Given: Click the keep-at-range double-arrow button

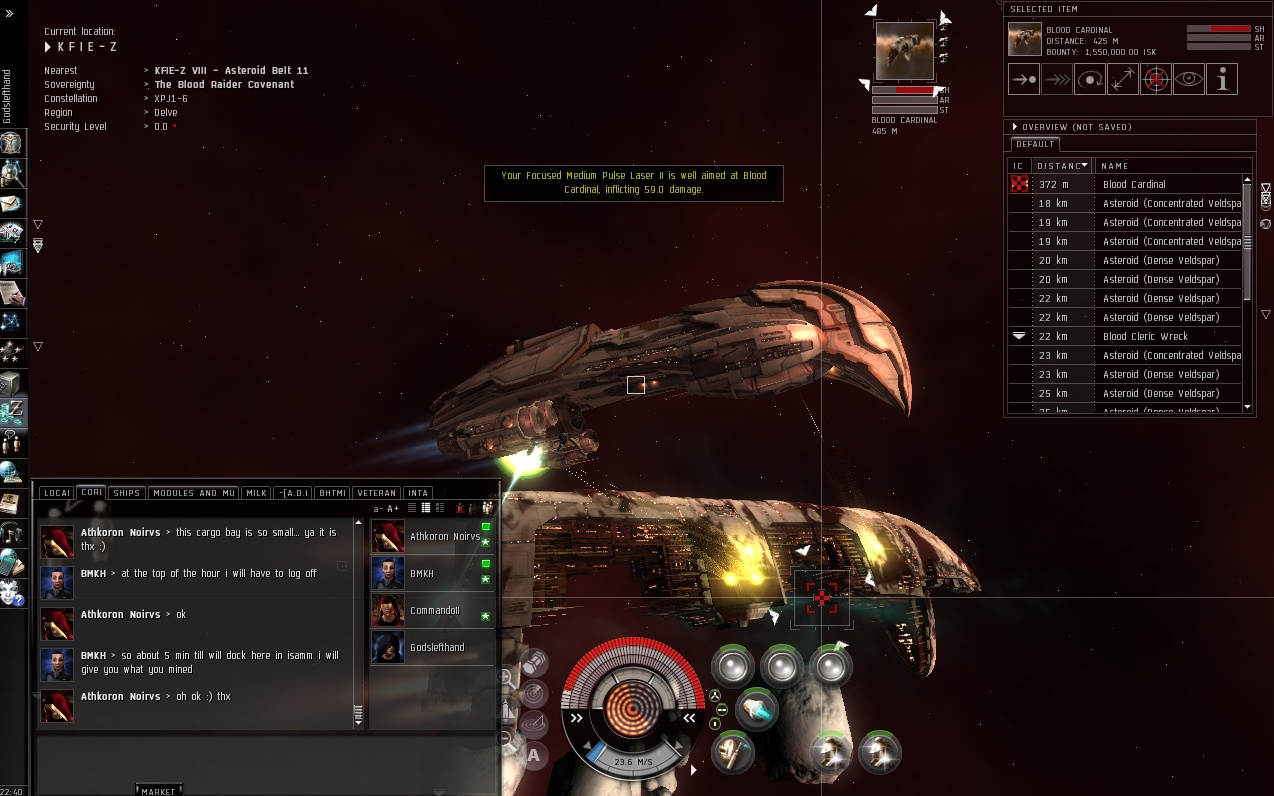Looking at the screenshot, I should click(1123, 79).
